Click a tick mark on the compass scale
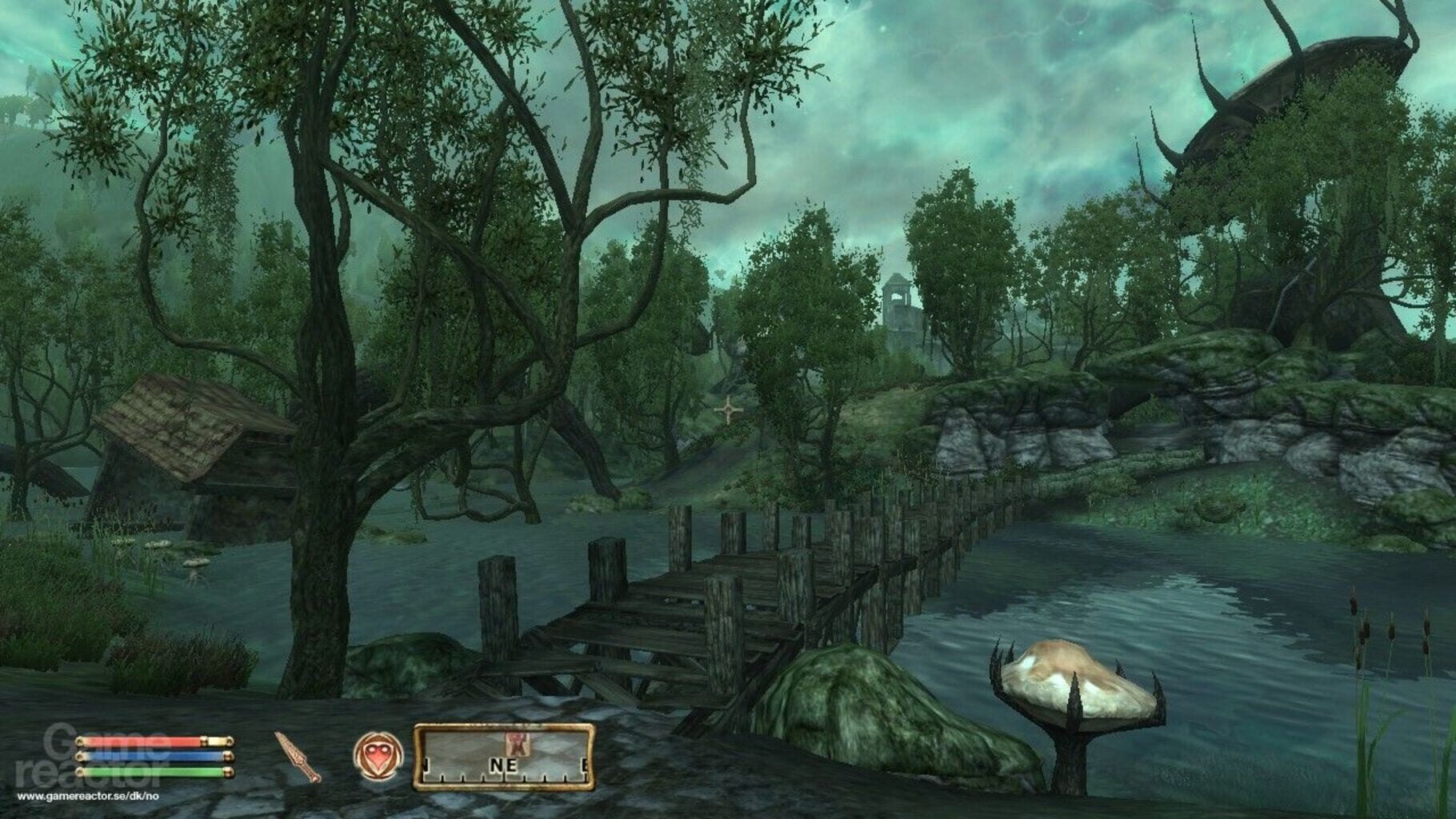Screen dimensions: 1456x819 464,777
